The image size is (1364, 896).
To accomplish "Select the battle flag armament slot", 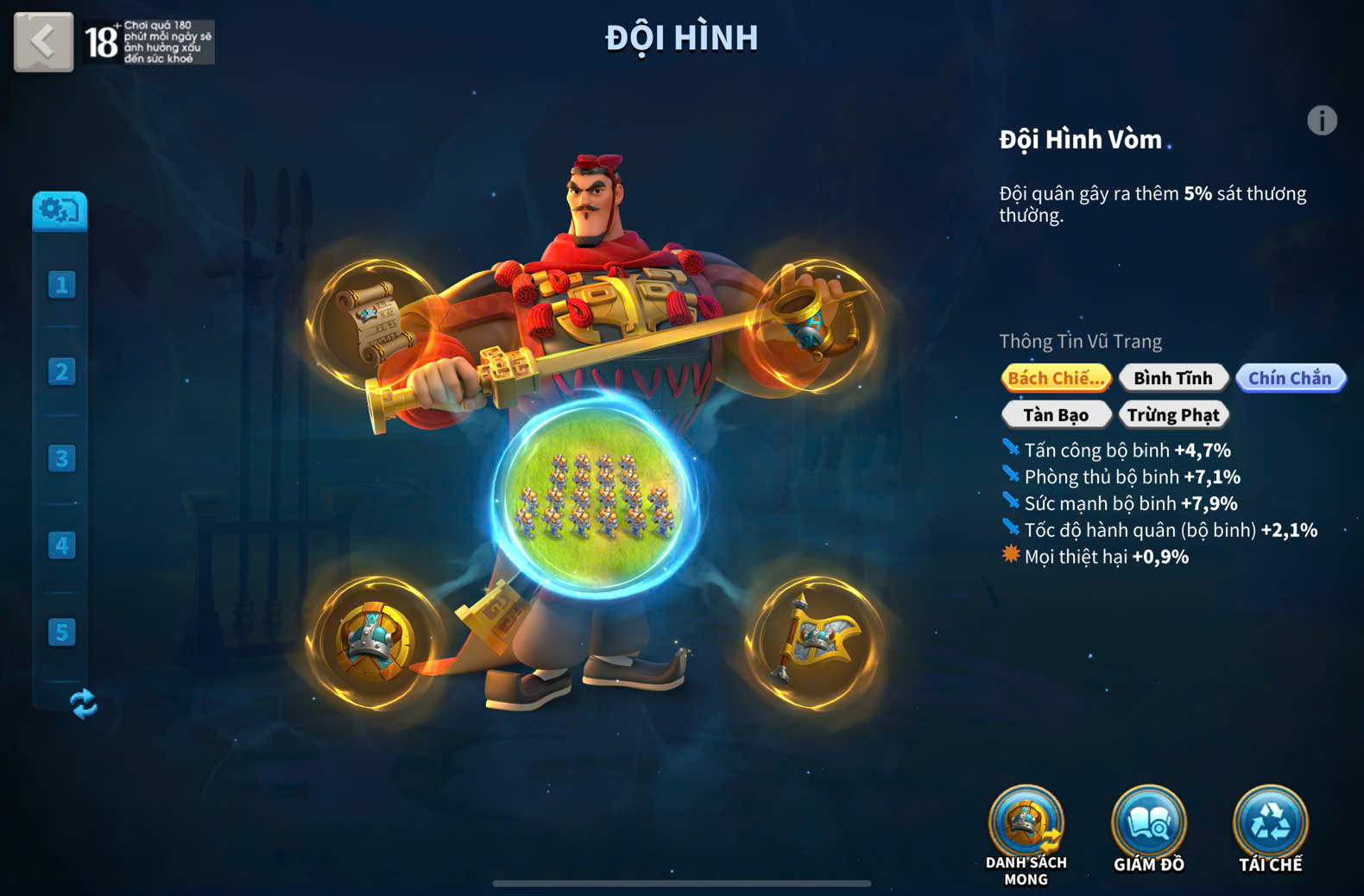I will (x=814, y=642).
